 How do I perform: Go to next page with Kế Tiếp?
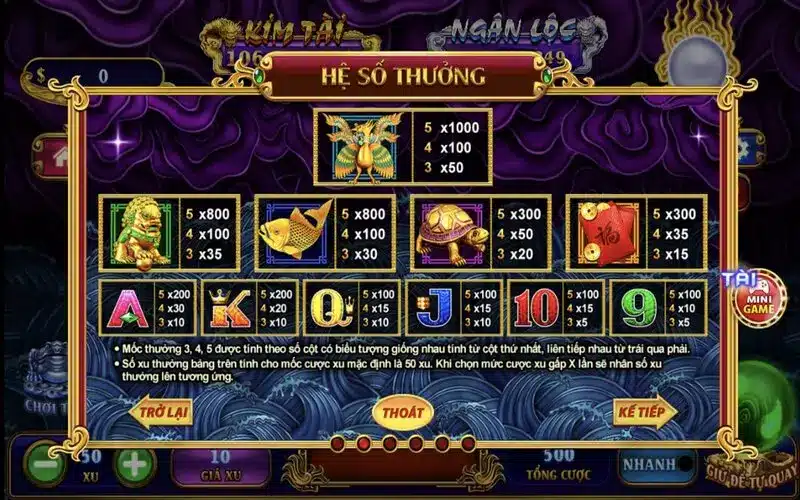(x=644, y=411)
